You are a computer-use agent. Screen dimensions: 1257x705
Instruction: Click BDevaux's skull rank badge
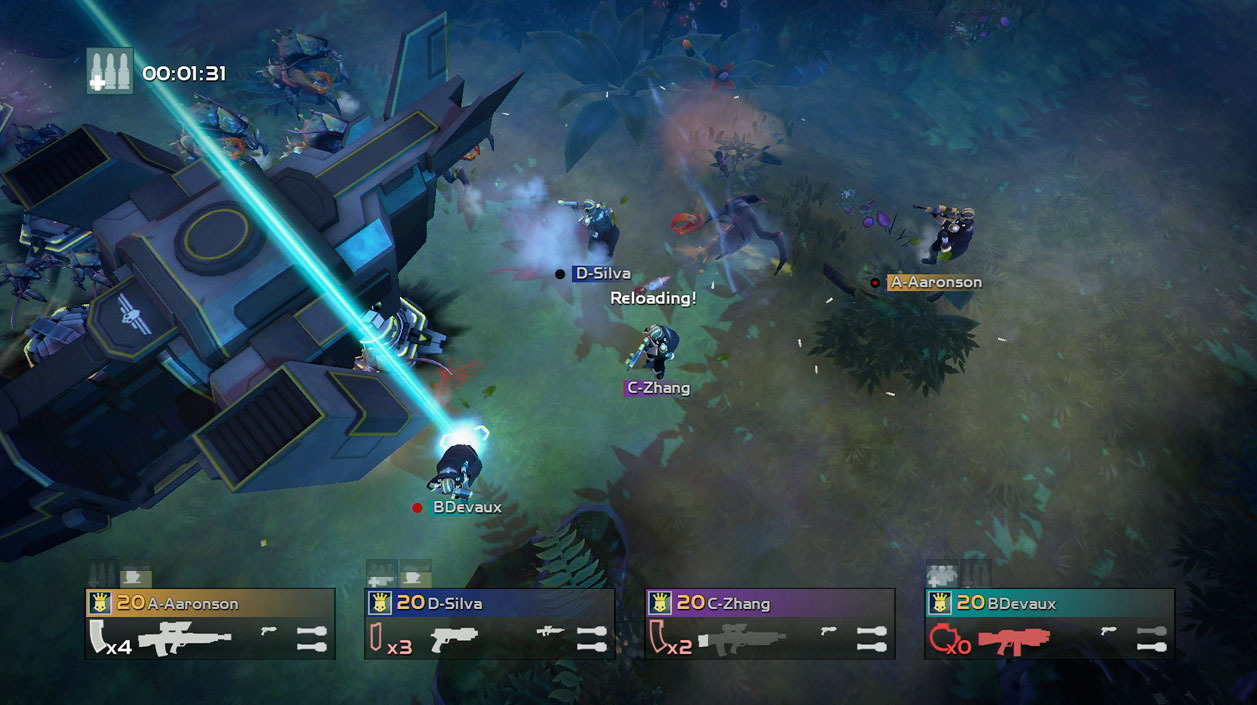click(939, 603)
